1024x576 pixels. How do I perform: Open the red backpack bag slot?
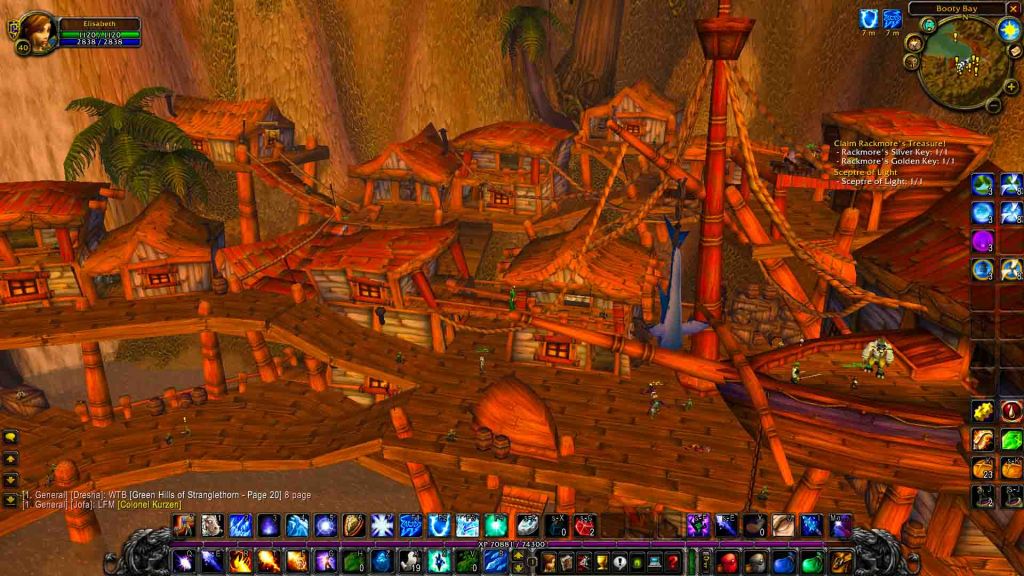728,562
